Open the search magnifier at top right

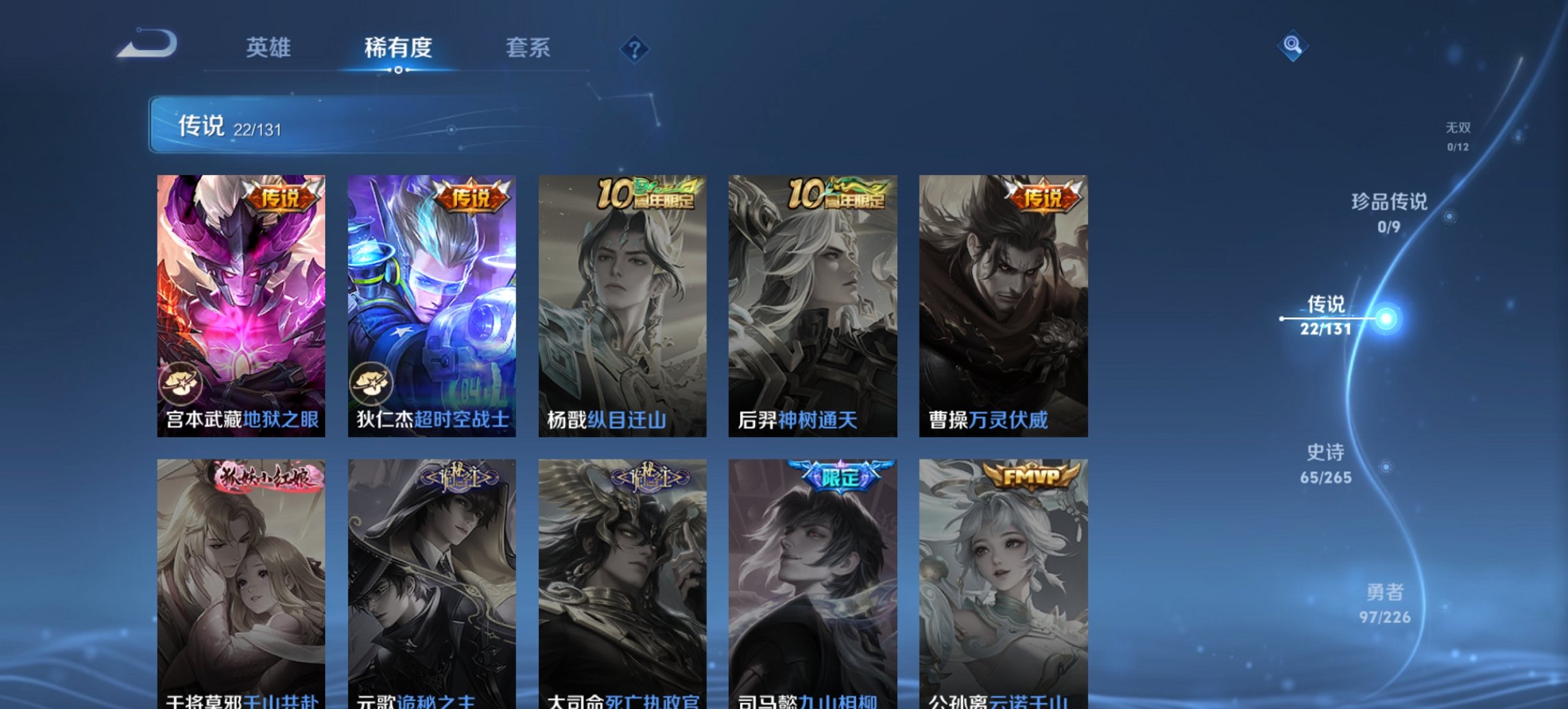point(1293,46)
